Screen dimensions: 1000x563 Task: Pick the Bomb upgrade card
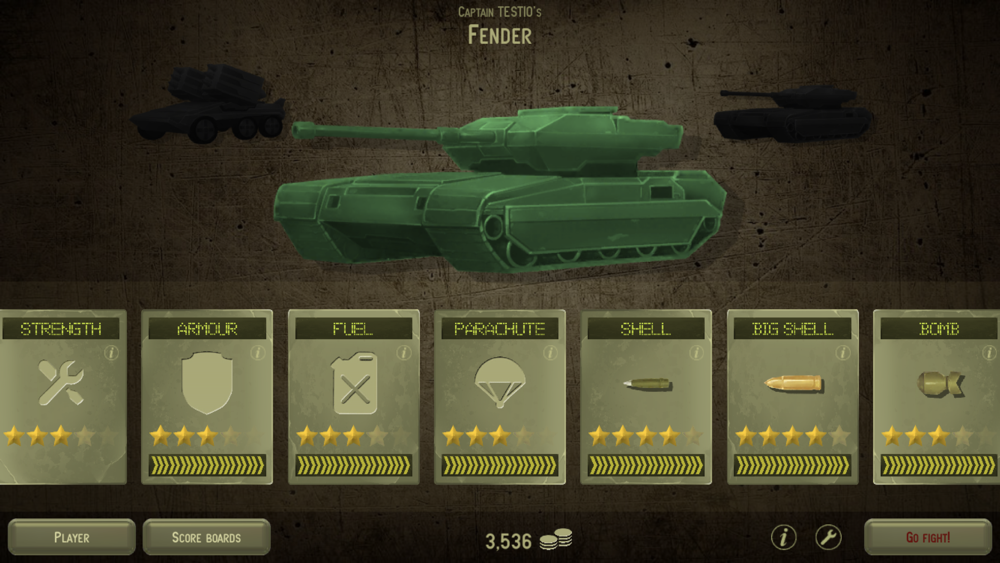pyautogui.click(x=938, y=396)
